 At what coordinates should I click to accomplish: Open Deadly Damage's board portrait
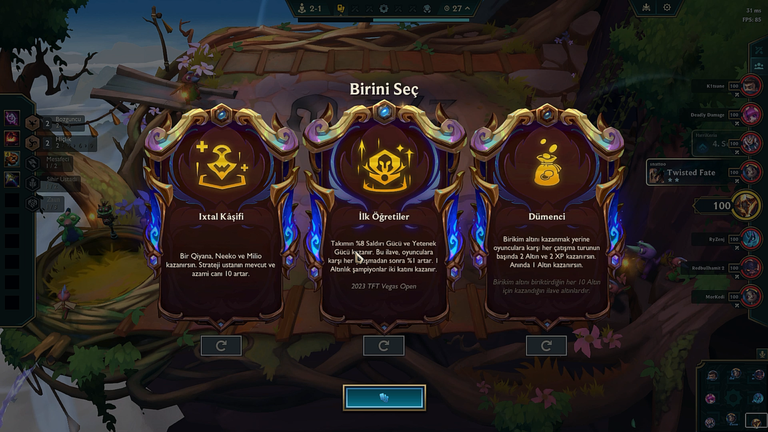749,116
